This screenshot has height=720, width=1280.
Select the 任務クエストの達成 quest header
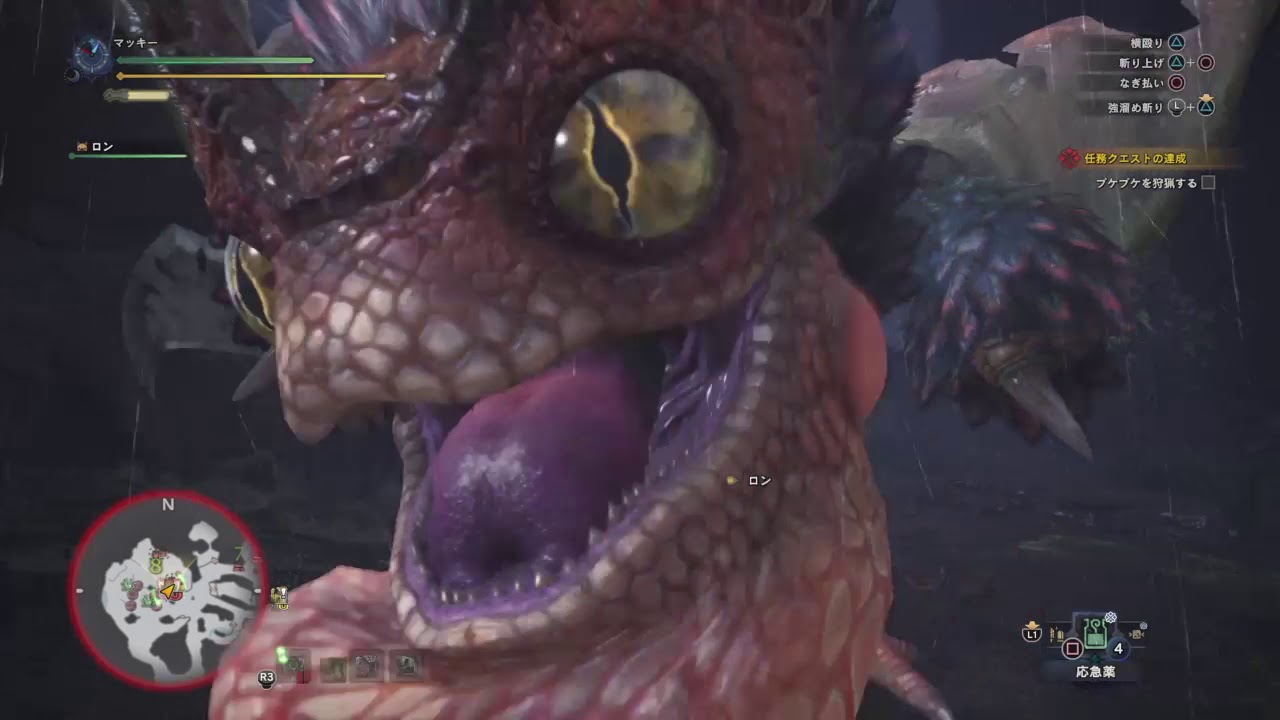[1138, 158]
